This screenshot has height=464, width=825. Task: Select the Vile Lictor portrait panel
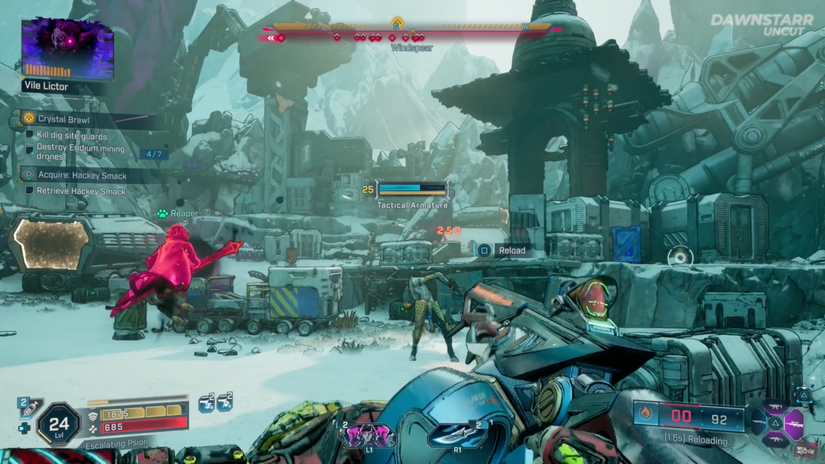point(68,48)
